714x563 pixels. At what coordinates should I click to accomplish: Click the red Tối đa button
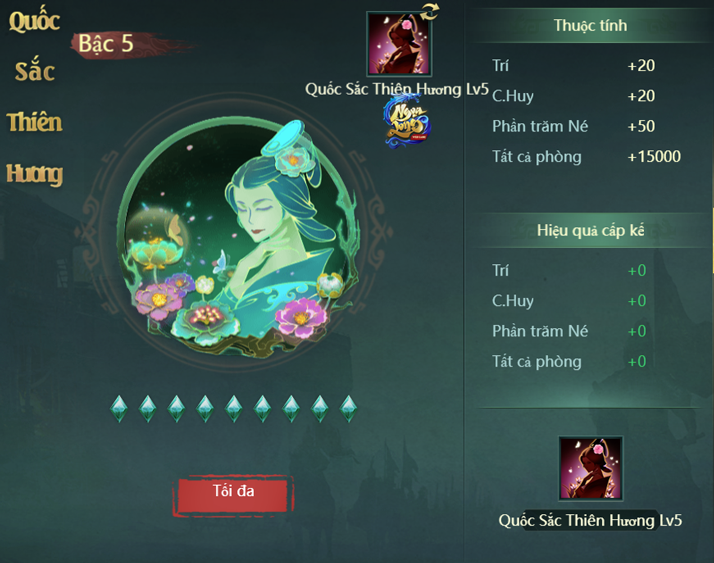(x=235, y=493)
